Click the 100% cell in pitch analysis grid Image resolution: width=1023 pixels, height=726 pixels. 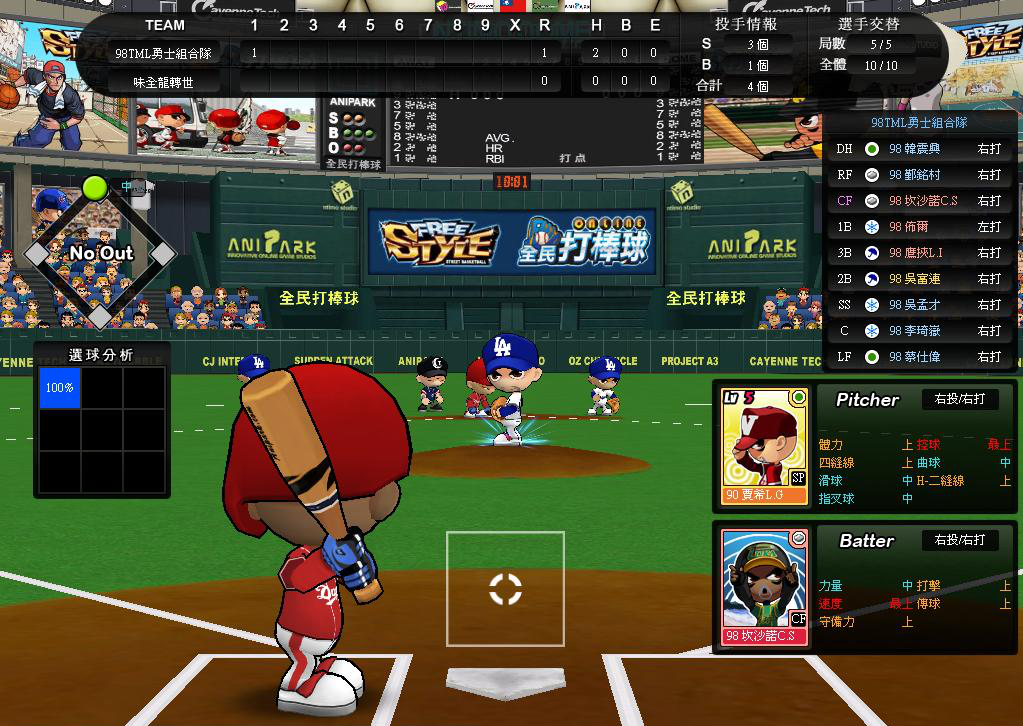(x=60, y=387)
